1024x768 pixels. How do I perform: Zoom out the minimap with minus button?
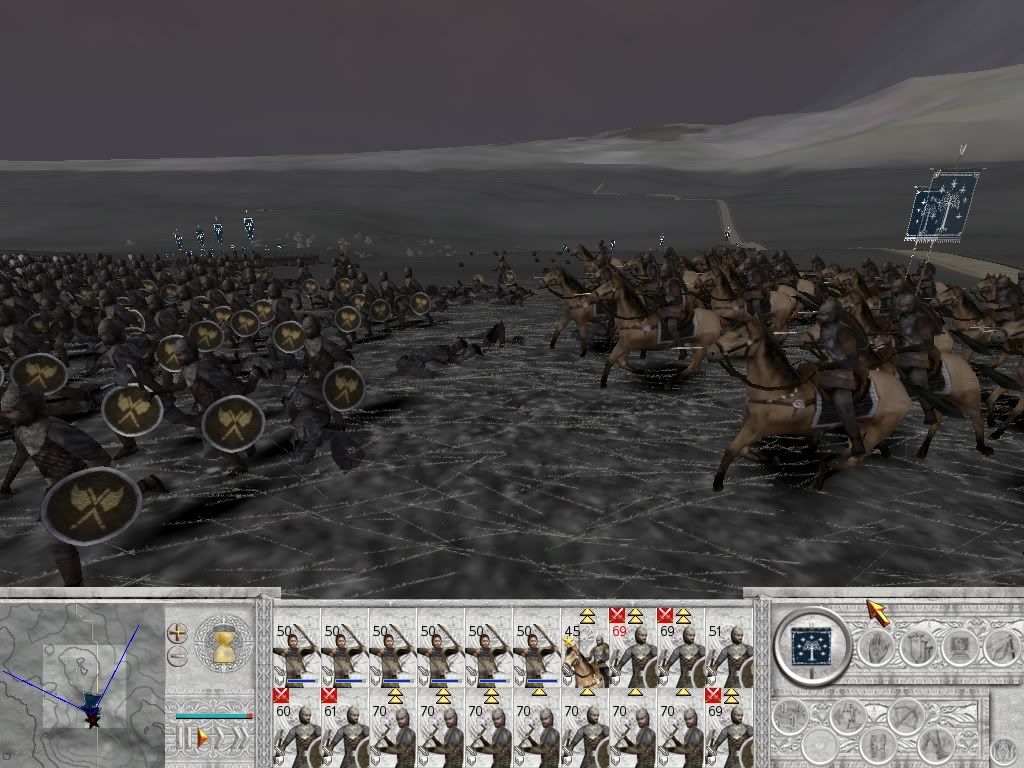177,657
